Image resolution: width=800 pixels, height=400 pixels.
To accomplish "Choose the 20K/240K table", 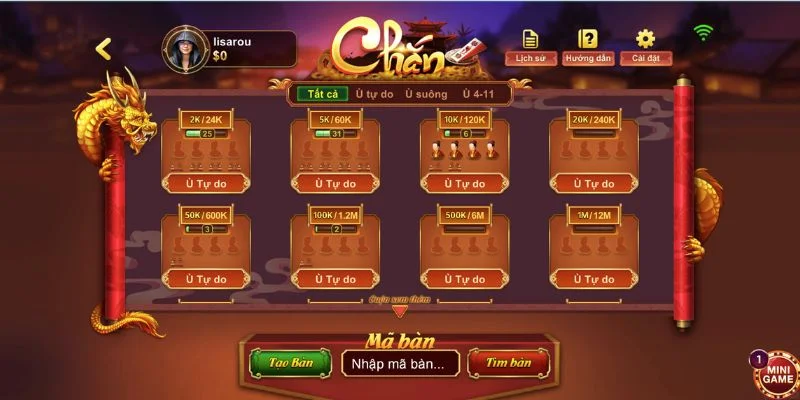I will tap(593, 152).
